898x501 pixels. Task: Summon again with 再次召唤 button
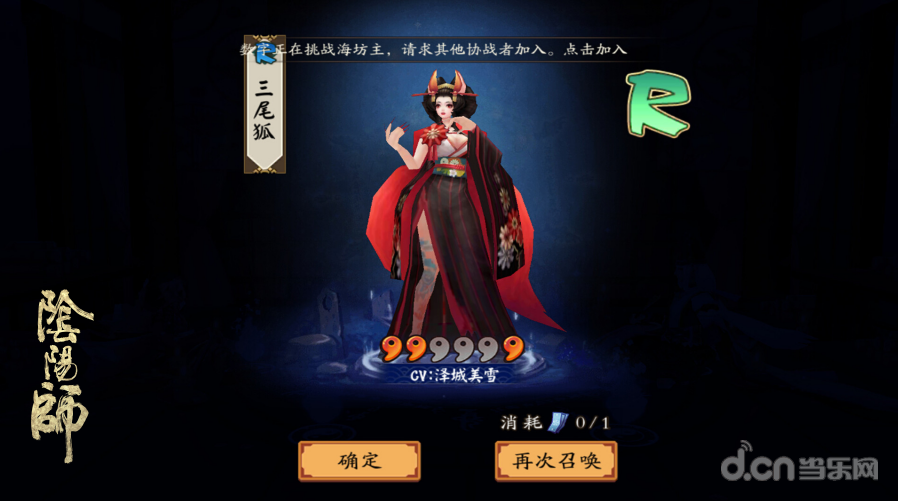click(555, 461)
